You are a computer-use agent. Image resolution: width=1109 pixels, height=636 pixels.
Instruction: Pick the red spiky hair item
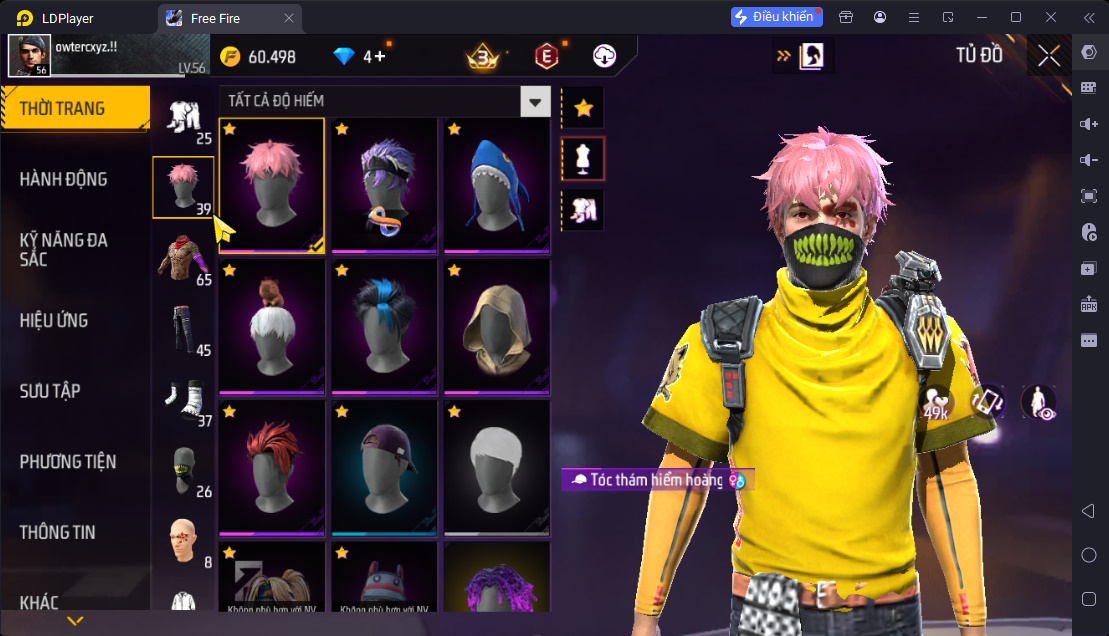pyautogui.click(x=271, y=466)
